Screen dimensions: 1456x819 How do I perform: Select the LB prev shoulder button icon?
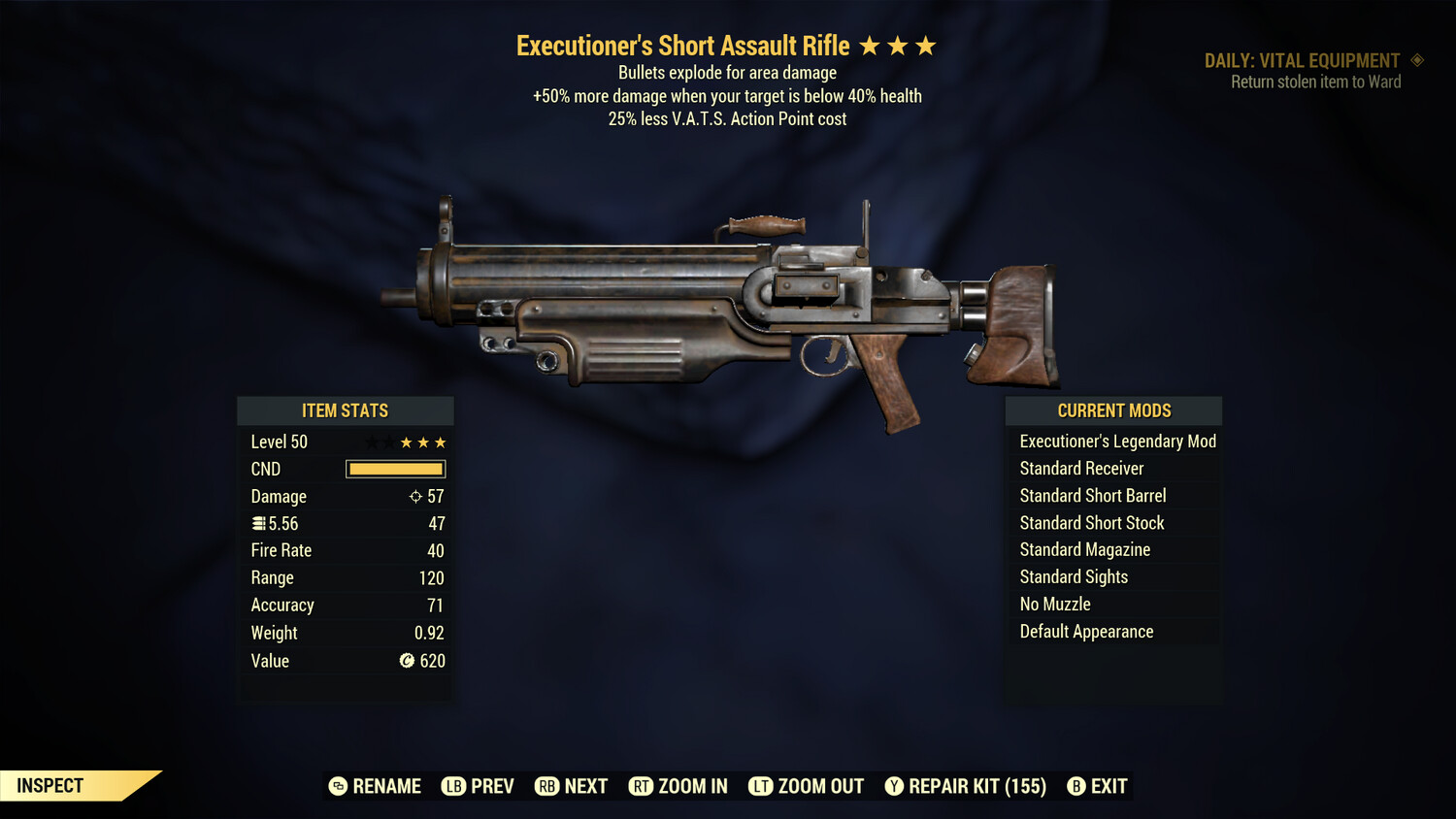coord(452,786)
